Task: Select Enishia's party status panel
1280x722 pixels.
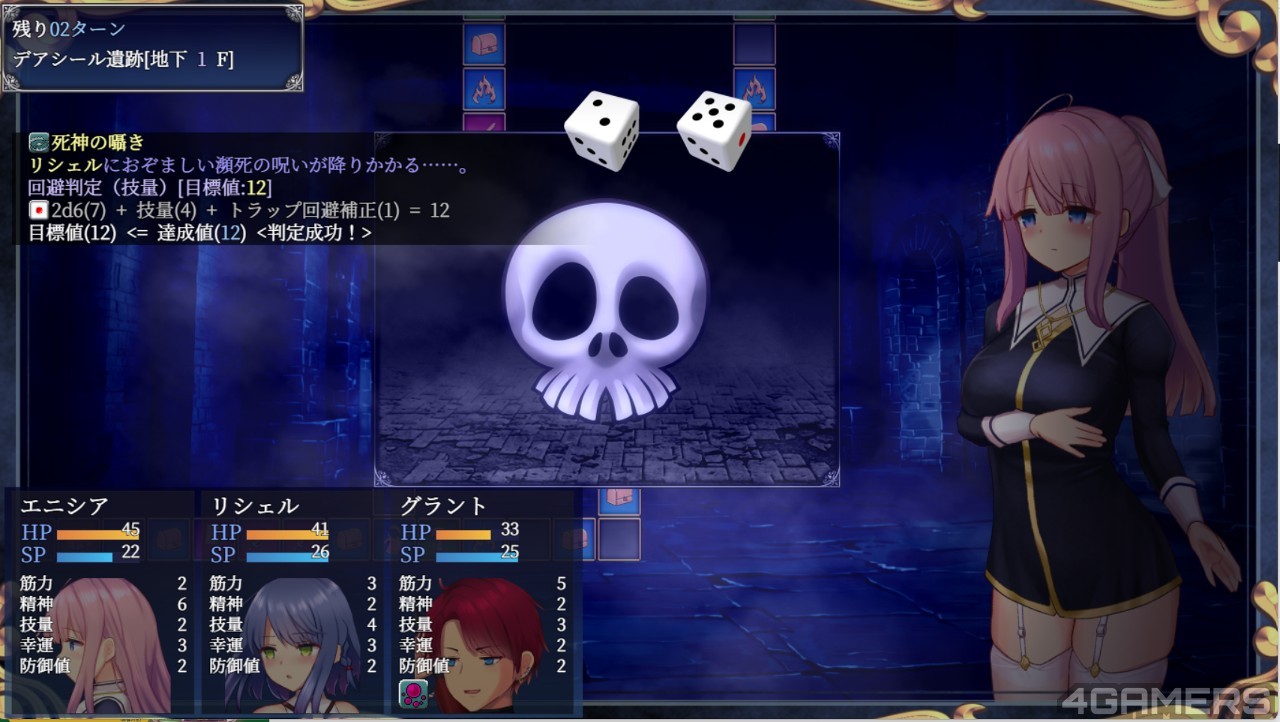Action: [100, 600]
